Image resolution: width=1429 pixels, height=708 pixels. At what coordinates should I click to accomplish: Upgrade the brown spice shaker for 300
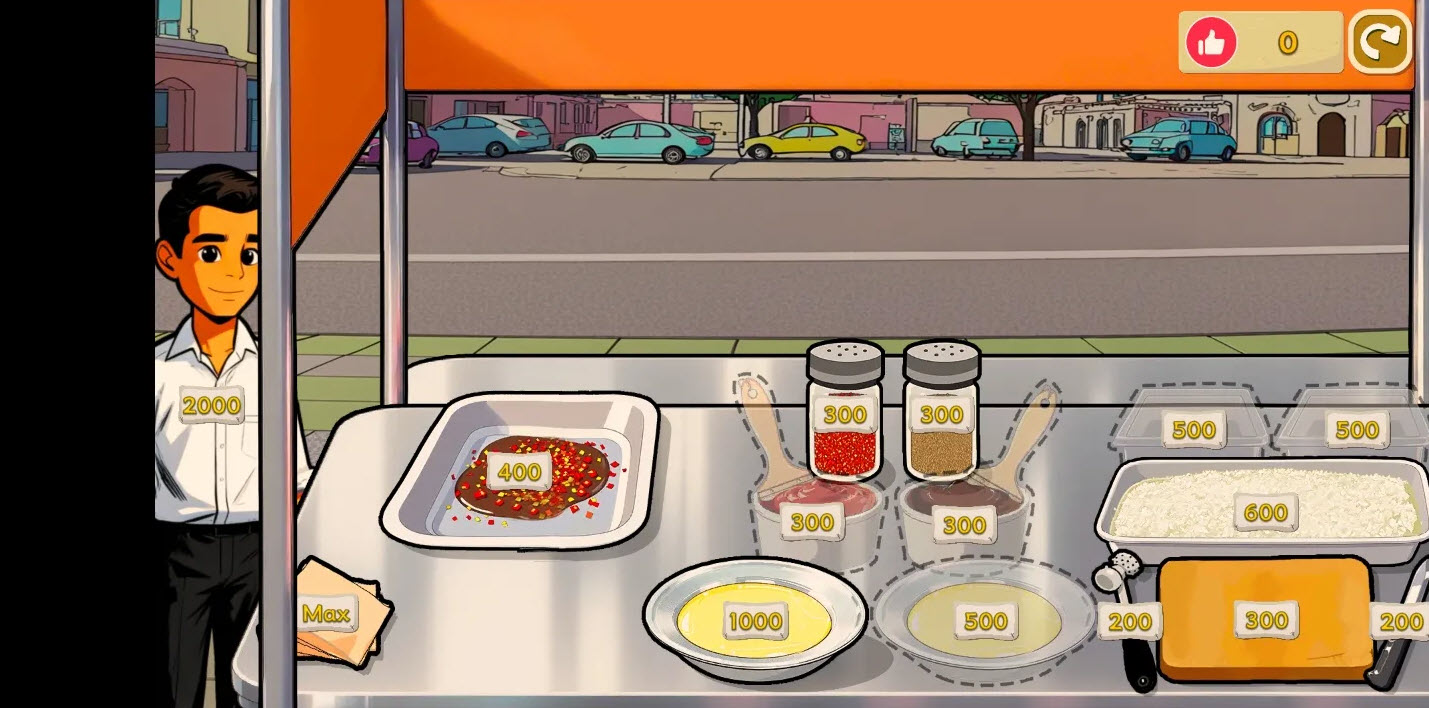click(941, 414)
